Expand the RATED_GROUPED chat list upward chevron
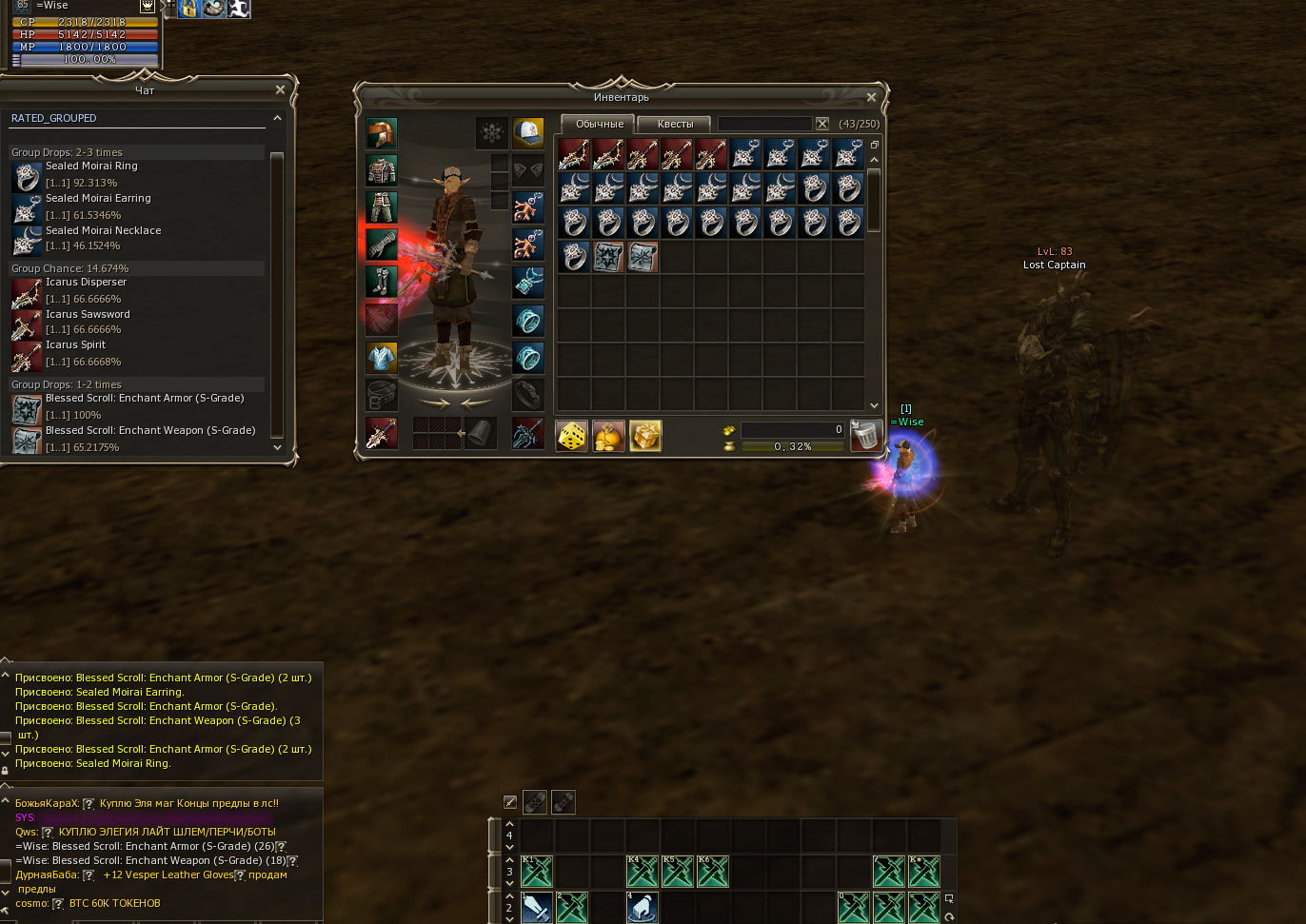The image size is (1306, 924). click(x=277, y=117)
